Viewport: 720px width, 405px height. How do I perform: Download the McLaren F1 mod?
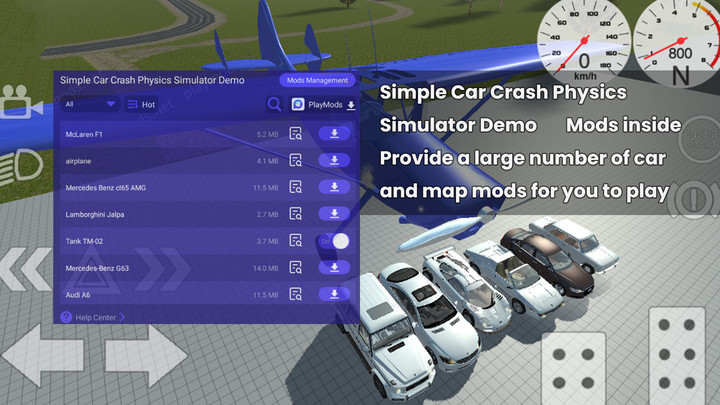pyautogui.click(x=333, y=133)
